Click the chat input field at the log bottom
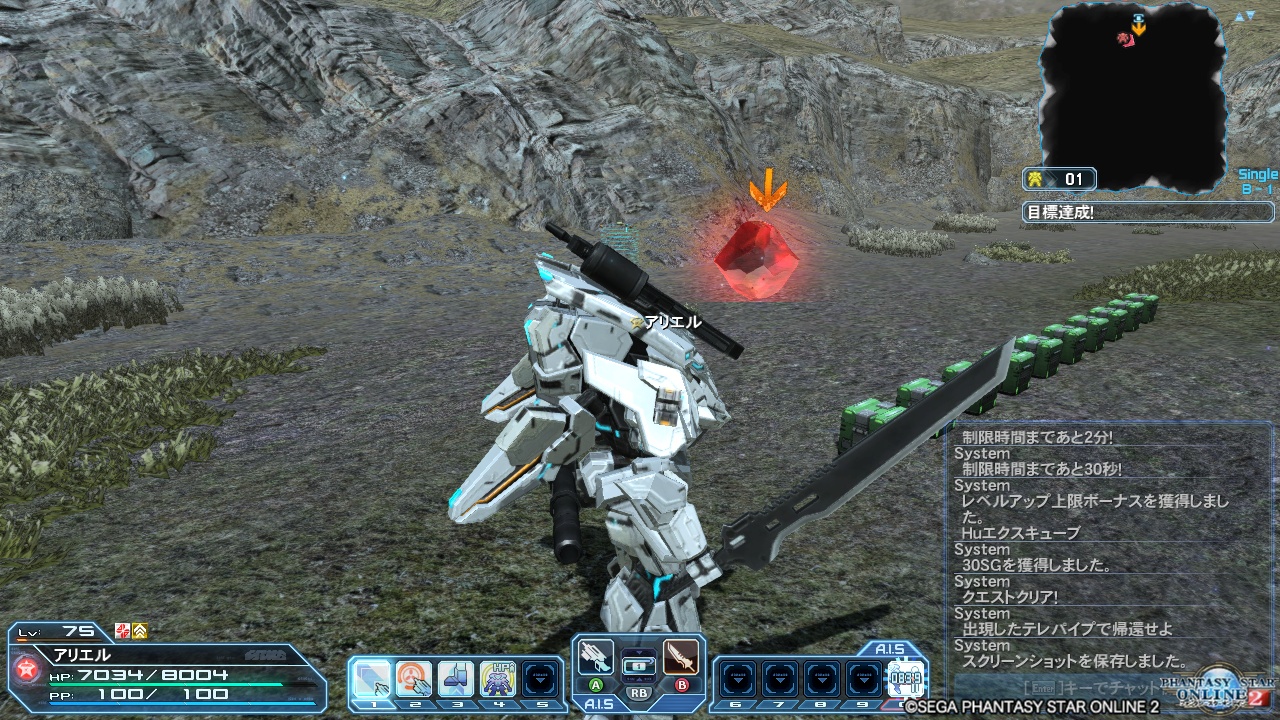 pyautogui.click(x=1060, y=688)
